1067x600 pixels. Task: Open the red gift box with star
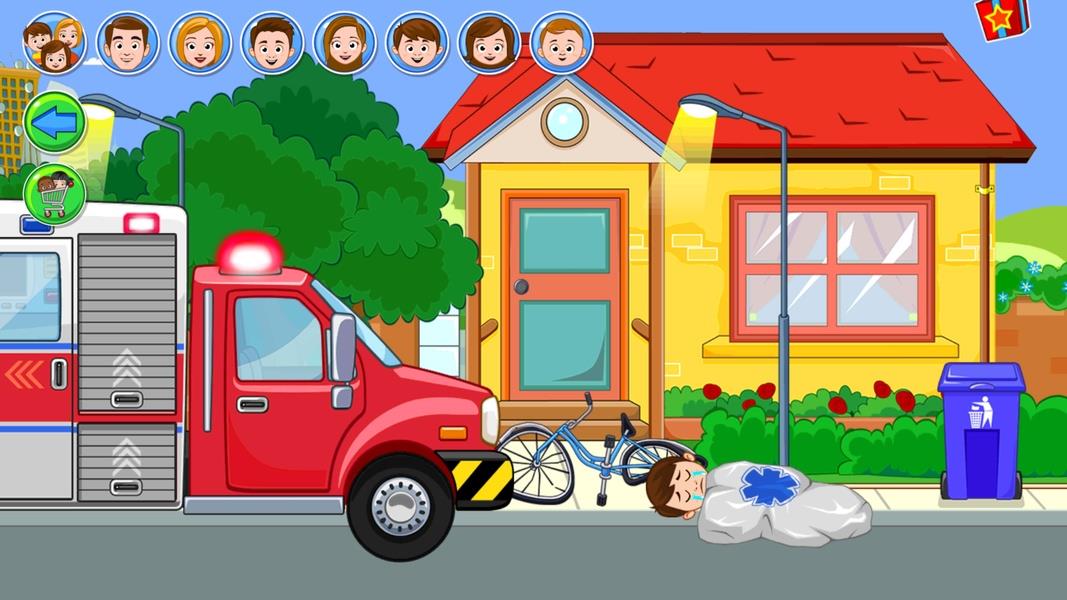coord(1001,18)
